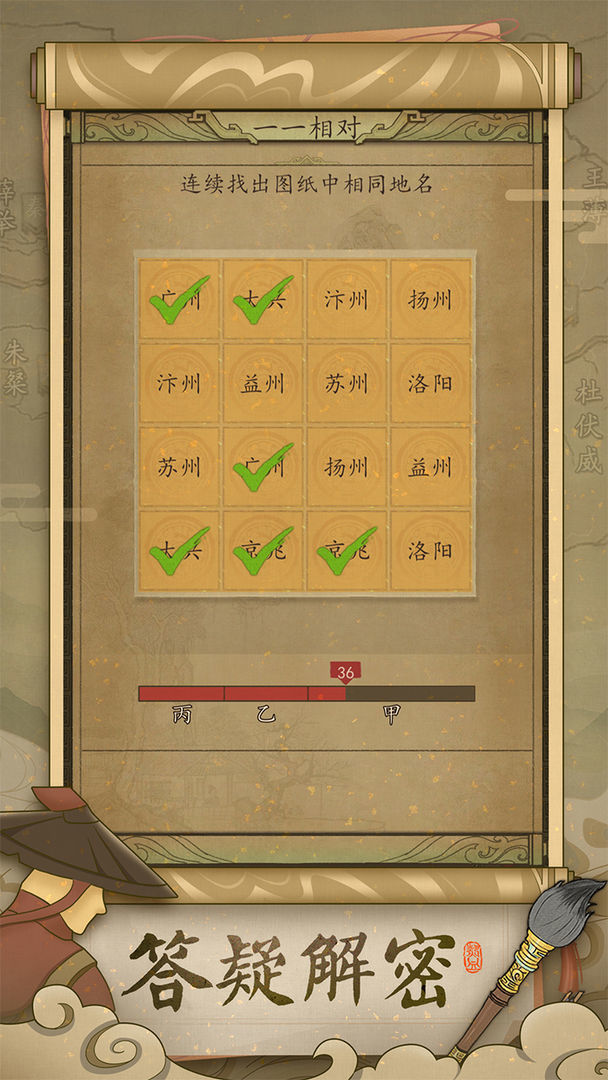Pick the 苏州 tile beside checked 广州
The height and width of the screenshot is (1080, 608).
[179, 467]
